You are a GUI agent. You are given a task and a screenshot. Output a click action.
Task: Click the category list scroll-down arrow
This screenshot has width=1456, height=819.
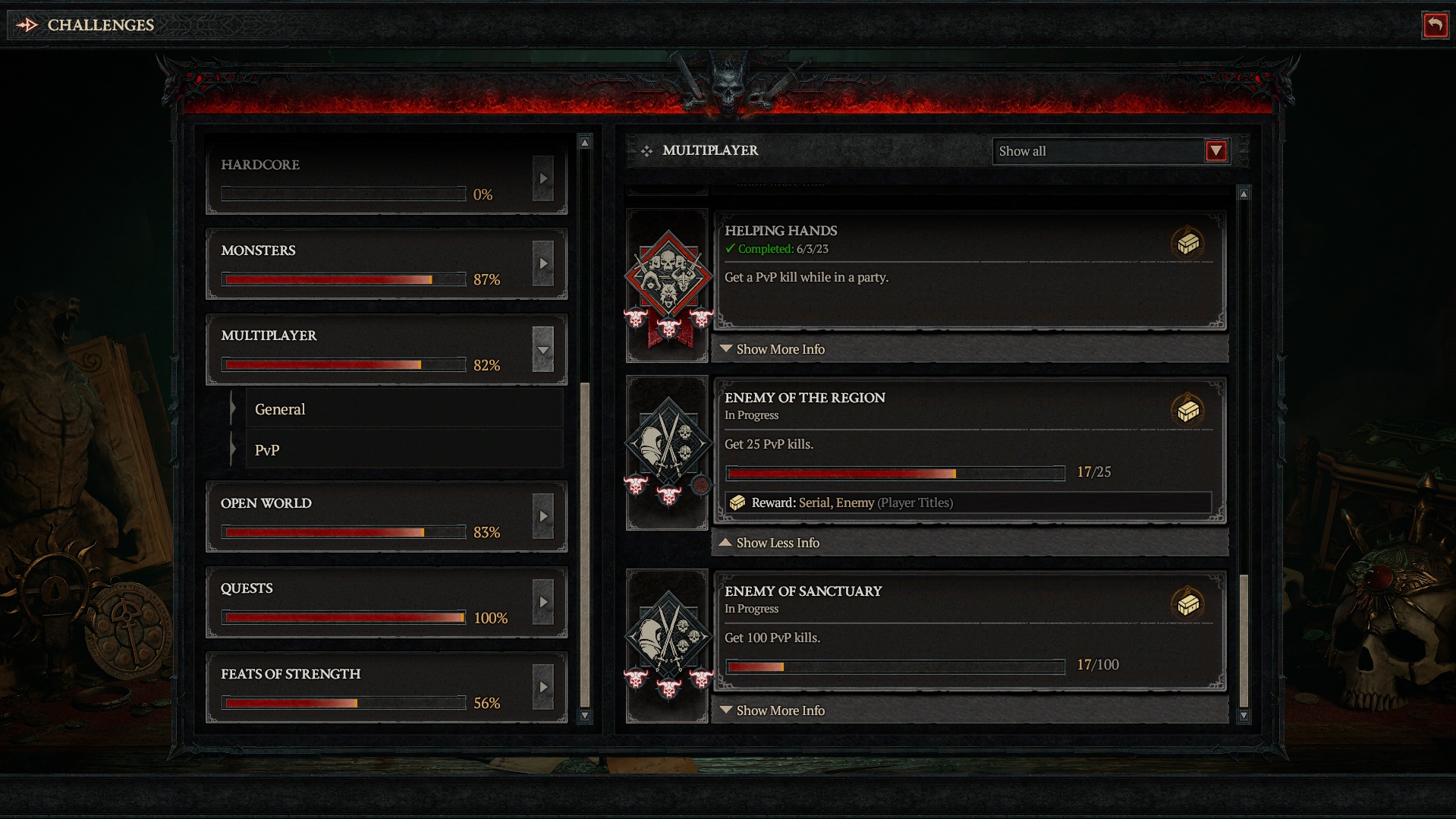(584, 715)
